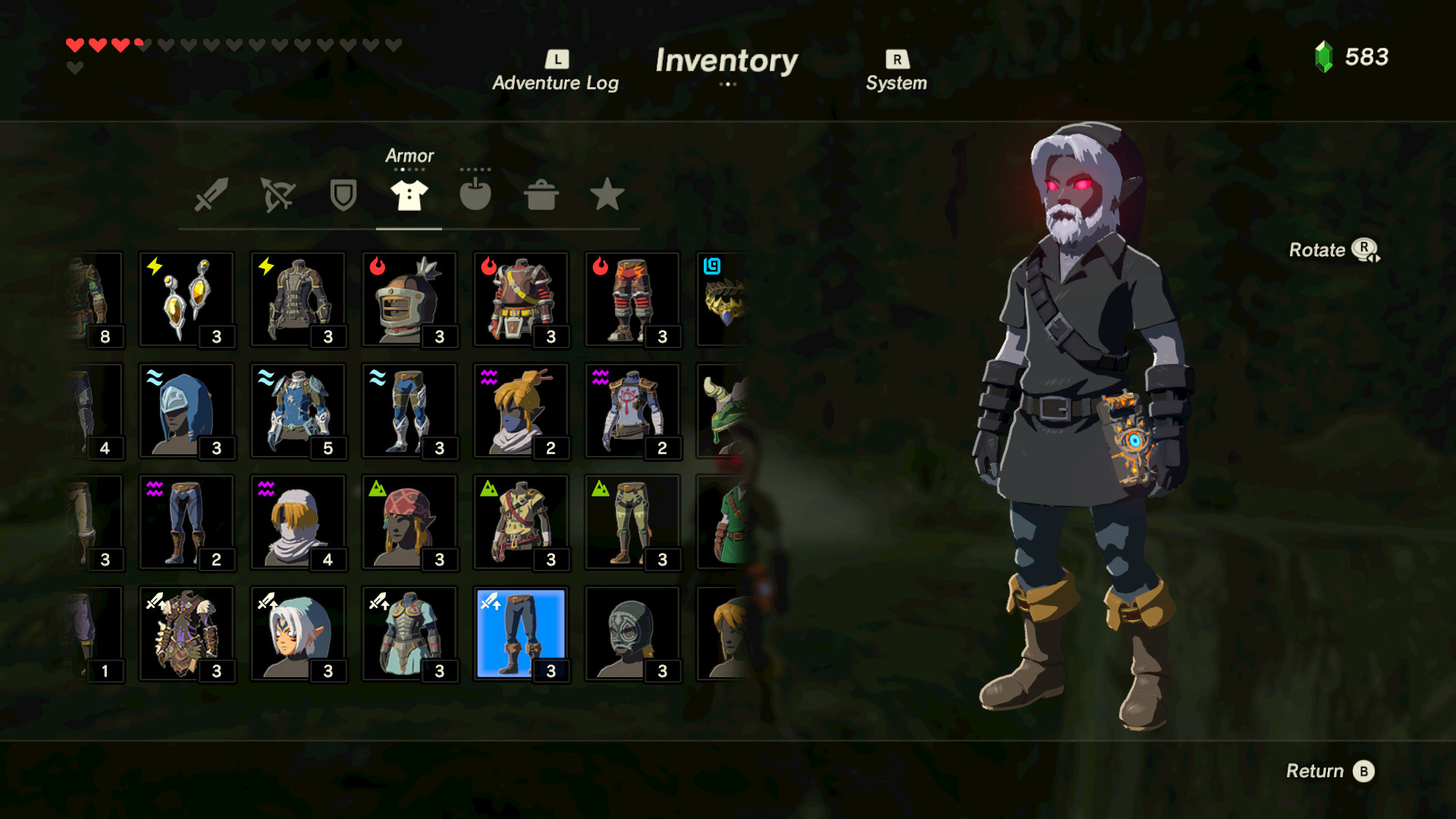Click the Armor shirt category icon
1456x819 pixels.
pos(408,195)
